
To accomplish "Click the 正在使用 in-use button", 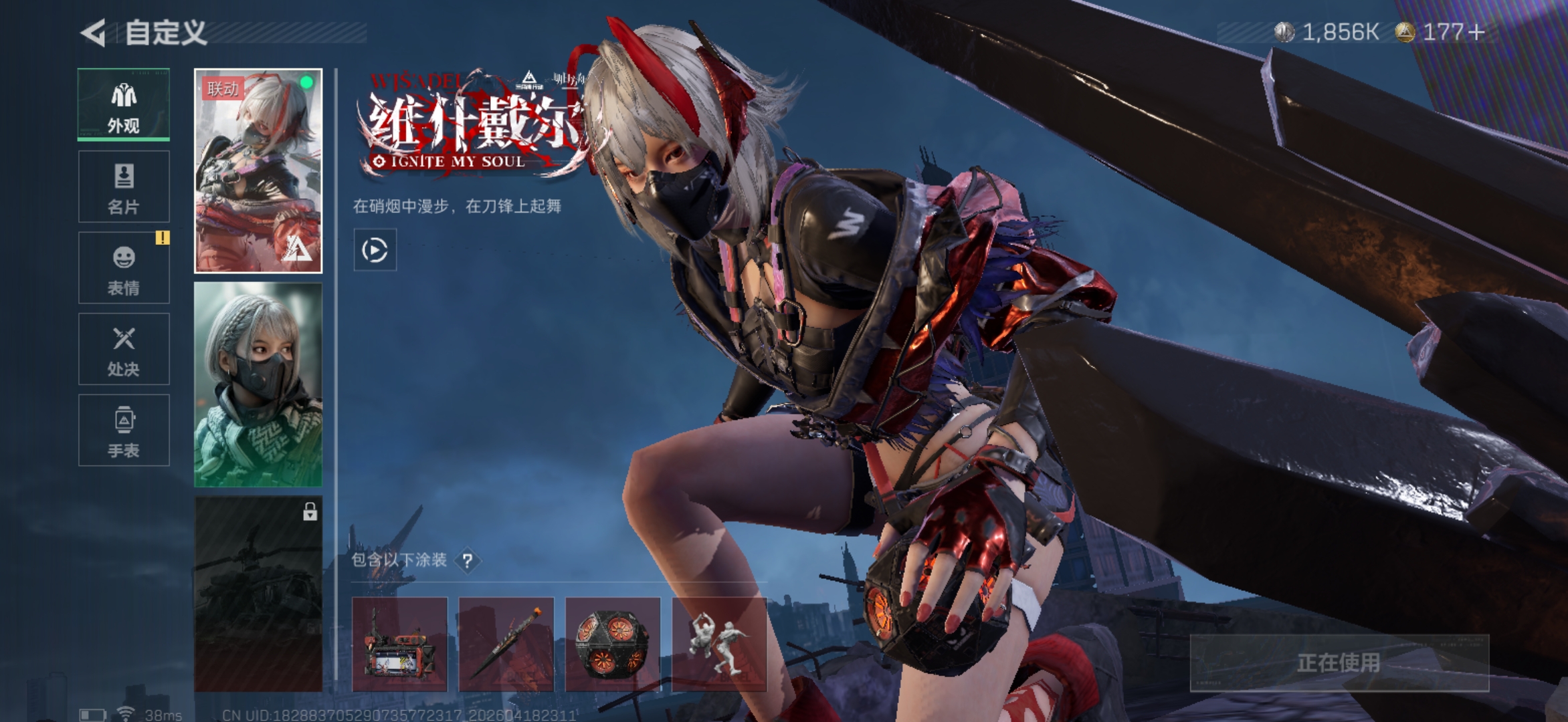I will (1339, 663).
